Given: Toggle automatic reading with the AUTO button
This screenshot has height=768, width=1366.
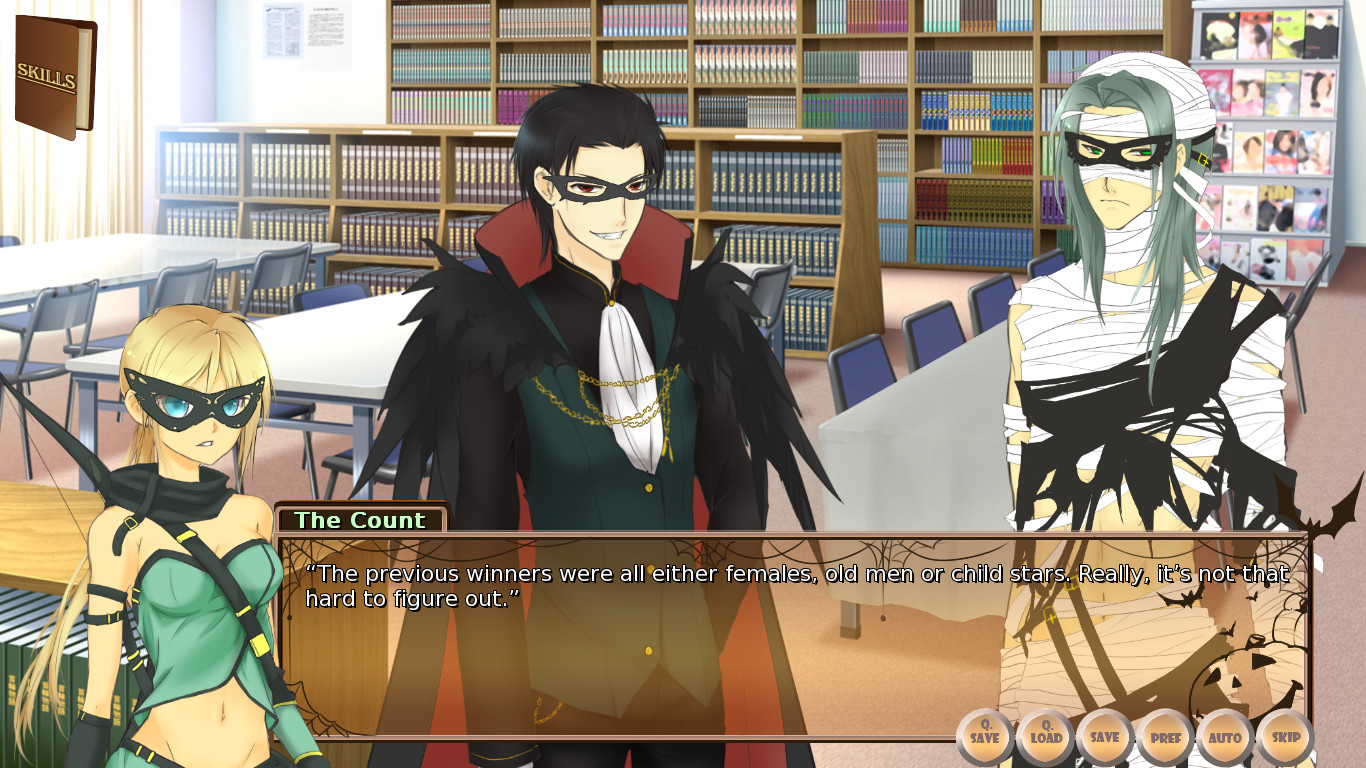Looking at the screenshot, I should point(1226,737).
